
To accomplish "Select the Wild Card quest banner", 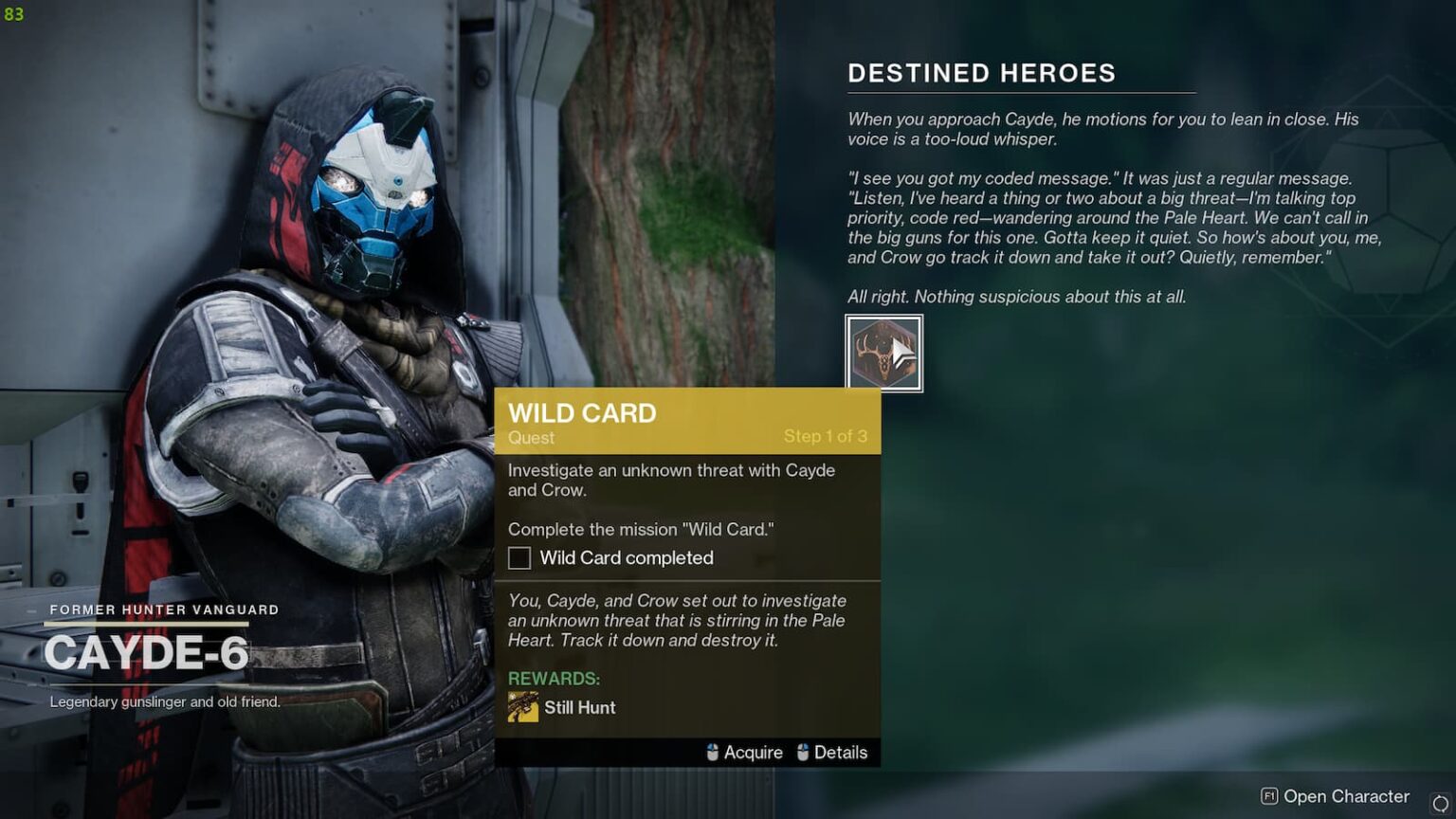I will coord(687,422).
